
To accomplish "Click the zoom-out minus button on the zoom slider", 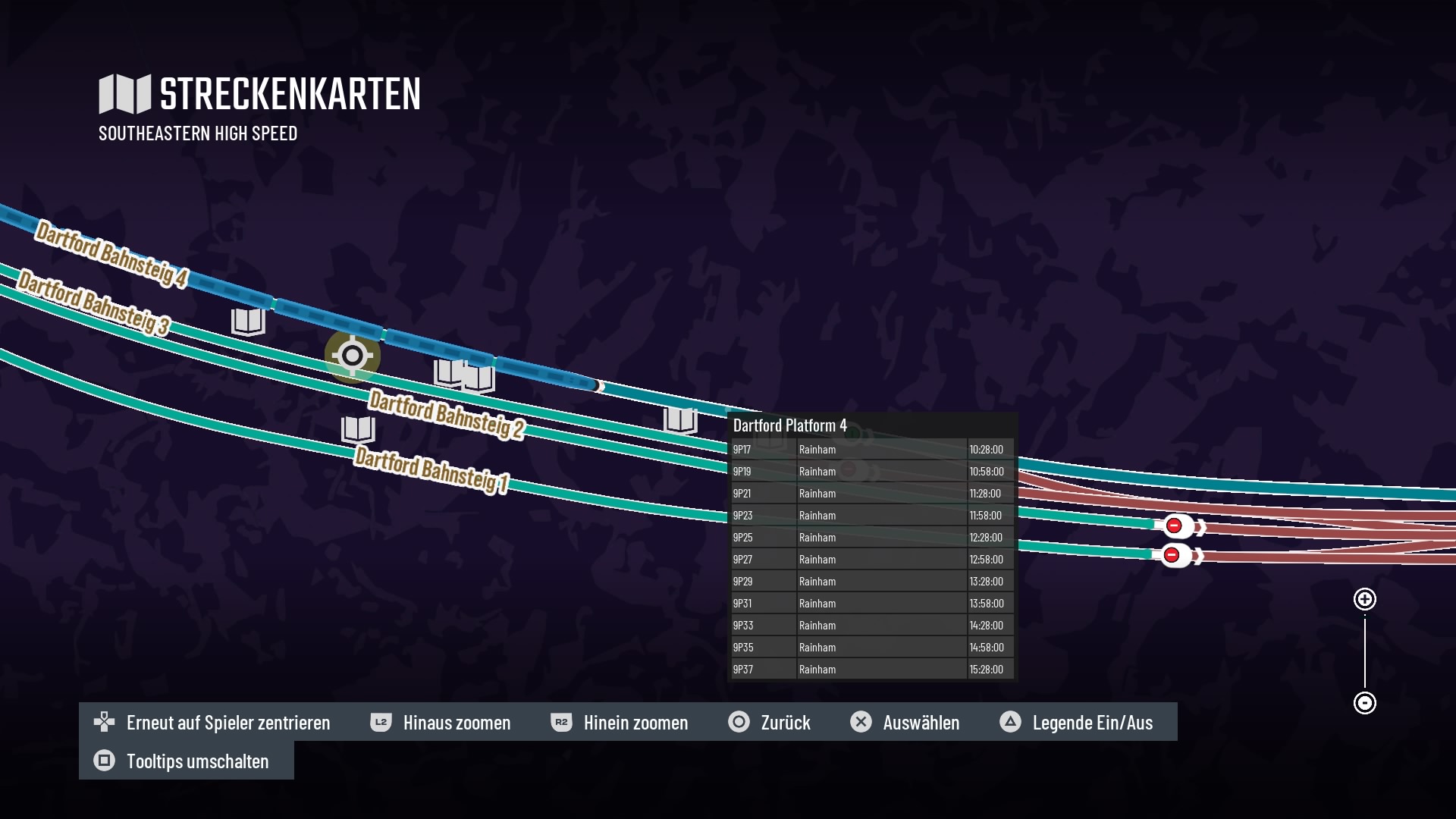I will click(1364, 703).
